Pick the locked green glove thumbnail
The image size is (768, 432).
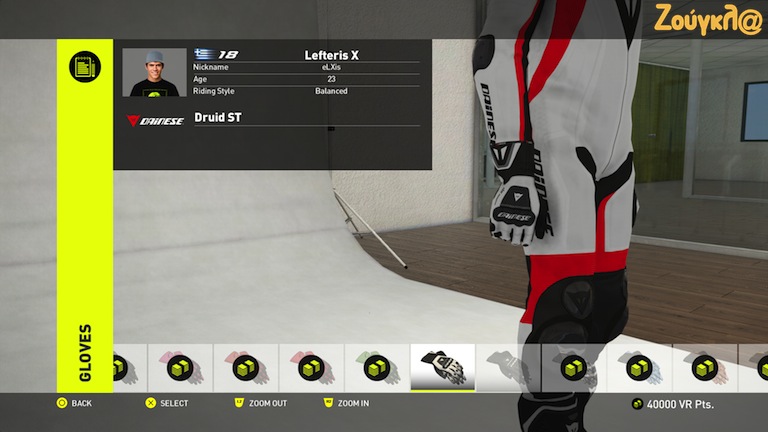click(x=376, y=367)
